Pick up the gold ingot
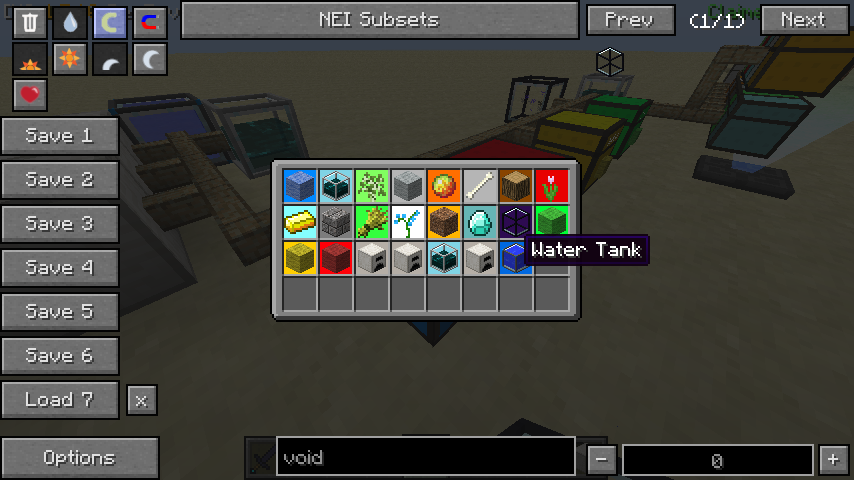Image resolution: width=854 pixels, height=480 pixels. 300,222
